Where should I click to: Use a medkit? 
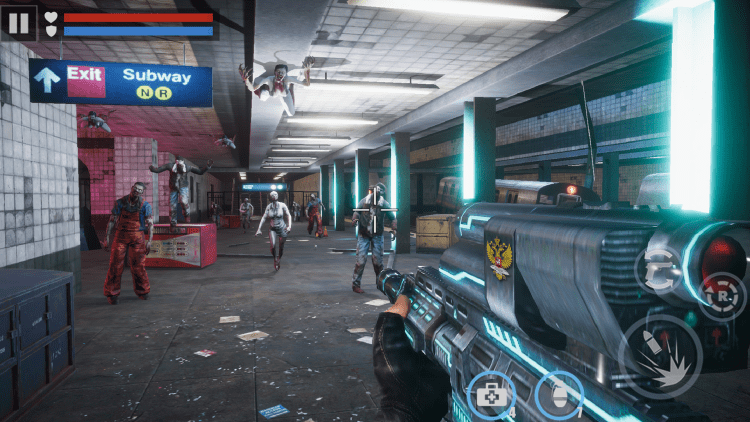tap(492, 395)
